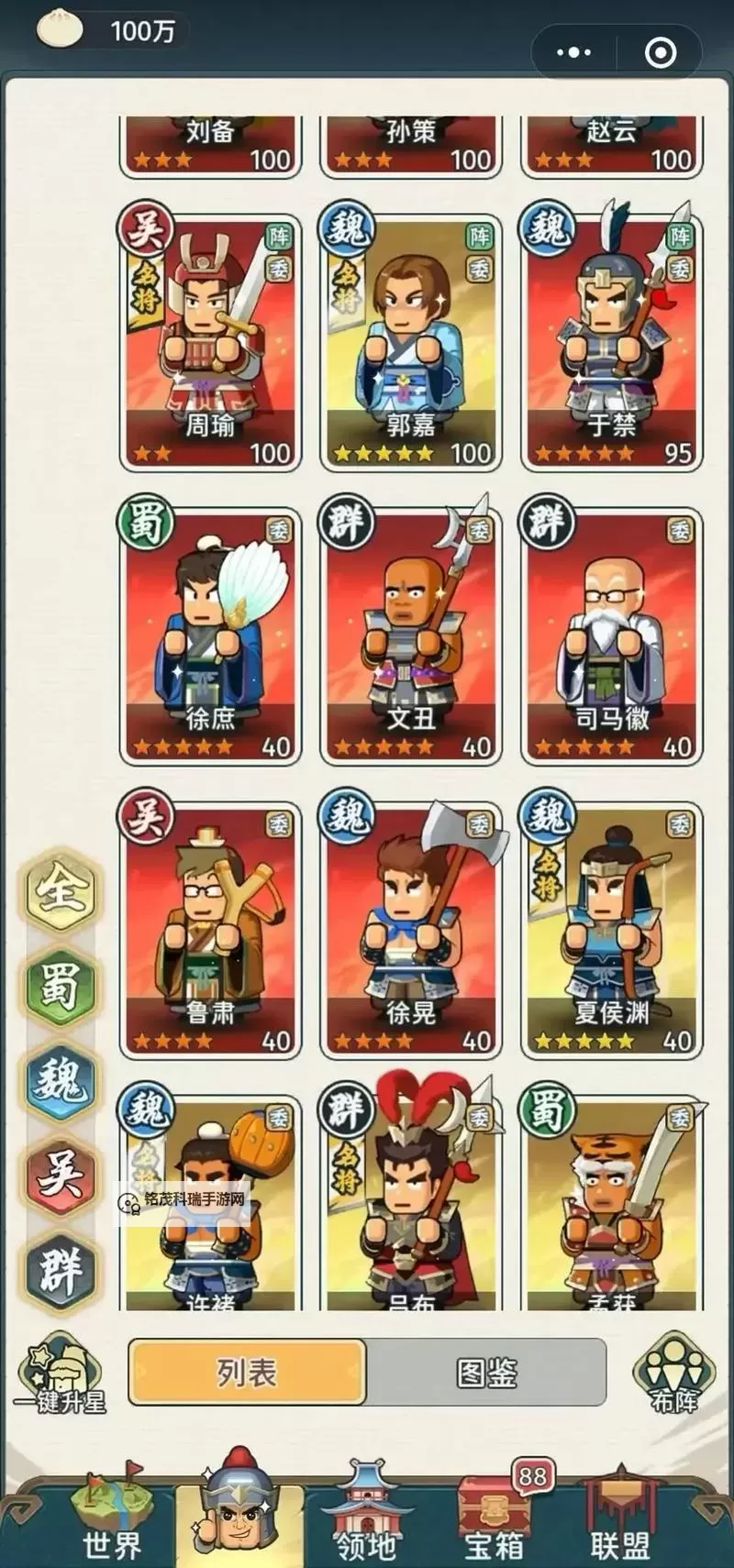The height and width of the screenshot is (1568, 734).
Task: Filter heroes by 群 faction
Action: [61, 1271]
